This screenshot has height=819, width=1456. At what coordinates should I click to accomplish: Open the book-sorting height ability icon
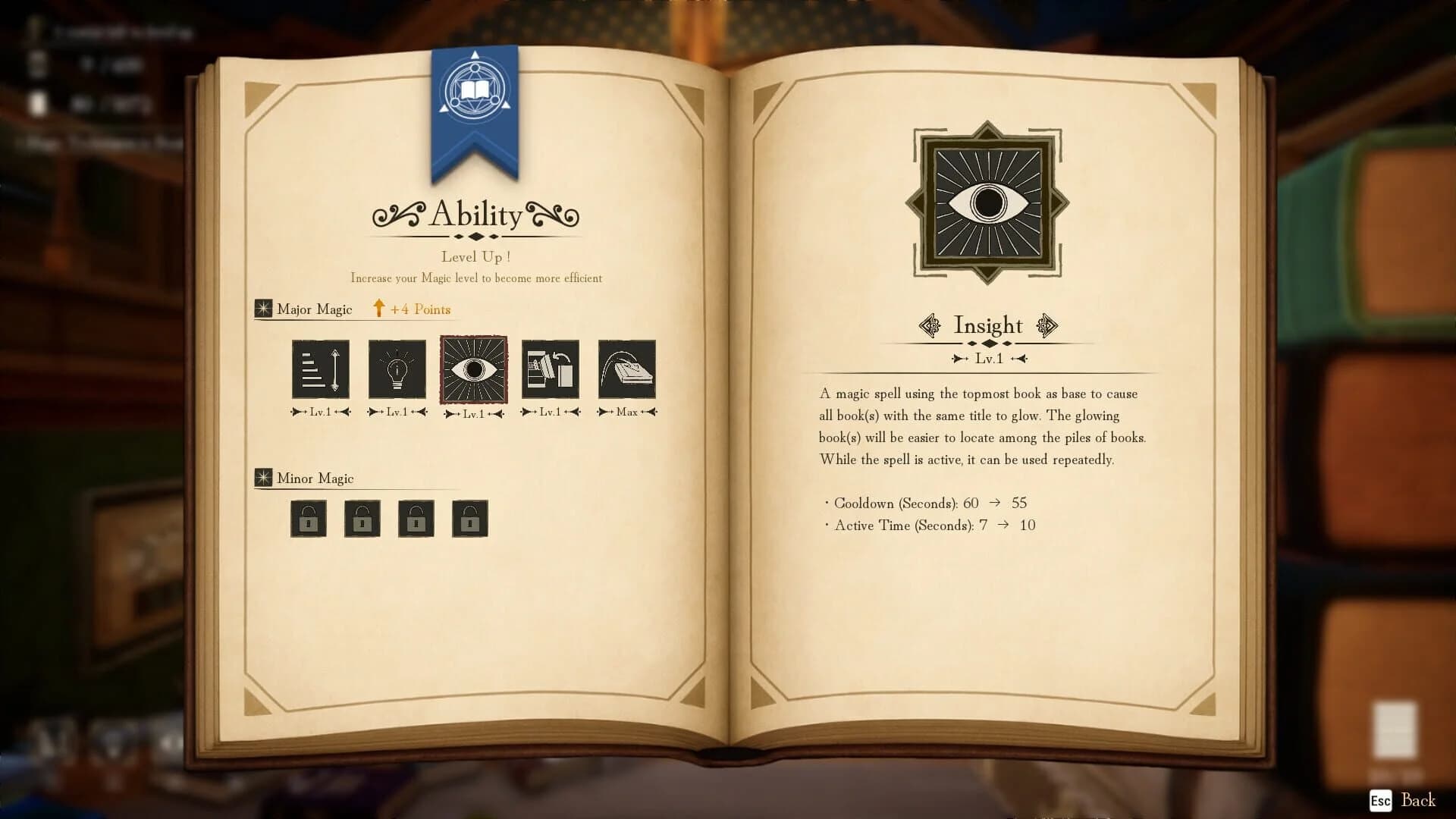(320, 370)
